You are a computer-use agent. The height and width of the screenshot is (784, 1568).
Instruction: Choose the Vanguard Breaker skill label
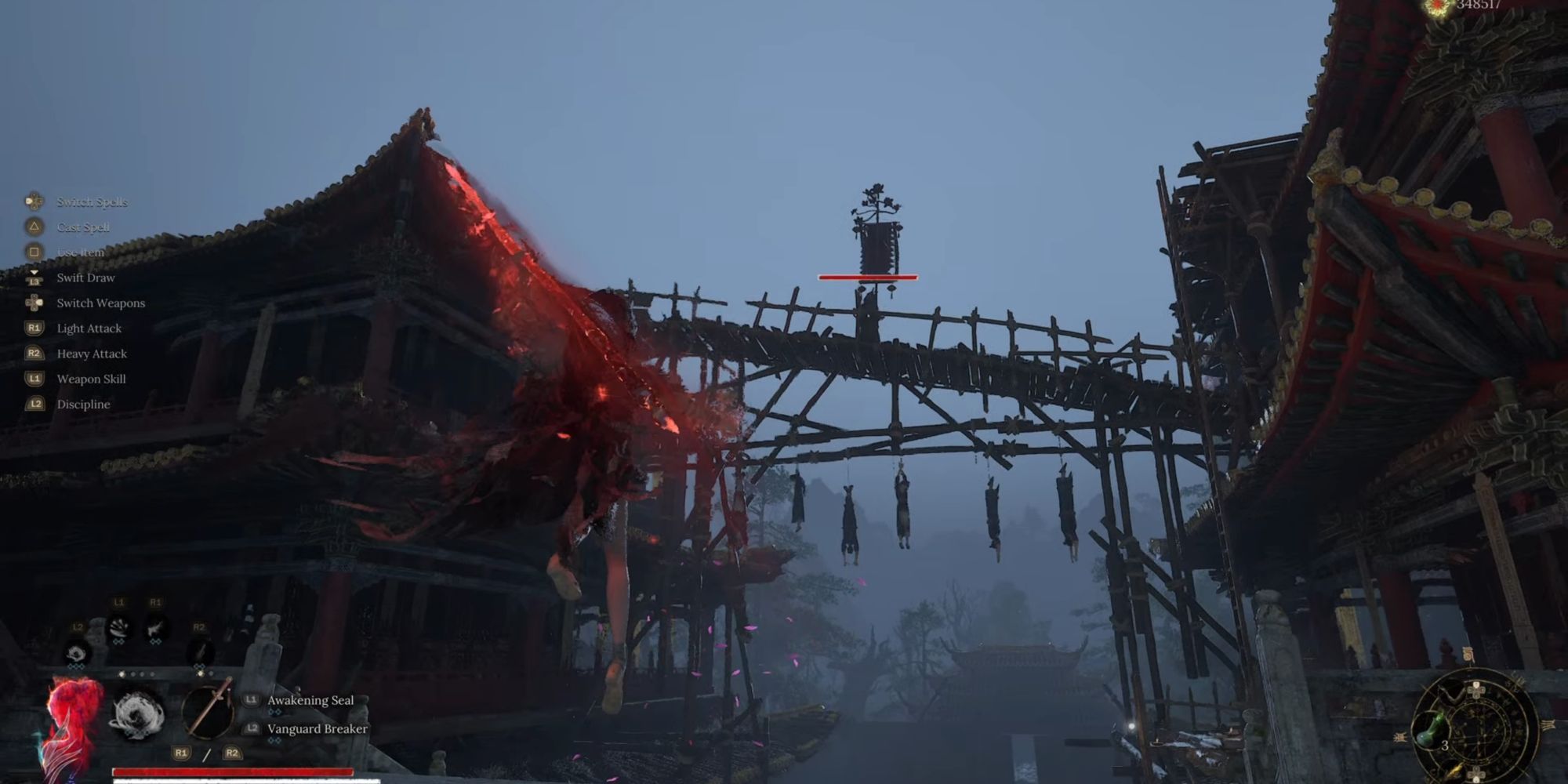tap(317, 729)
